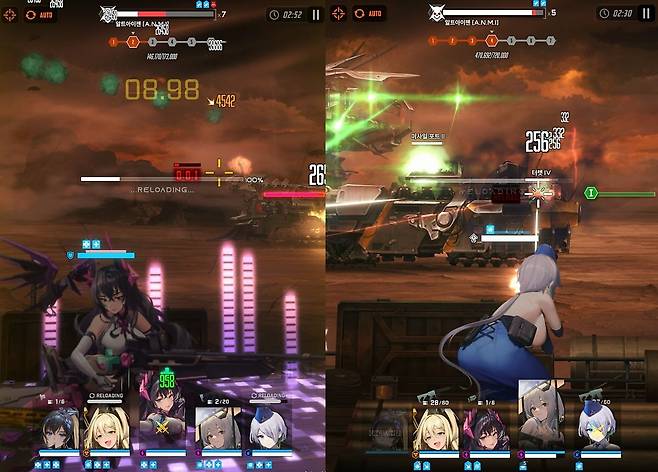658x472 pixels.
Task: Choose the silver-haired Nikke portrait in left squad
Action: click(214, 430)
